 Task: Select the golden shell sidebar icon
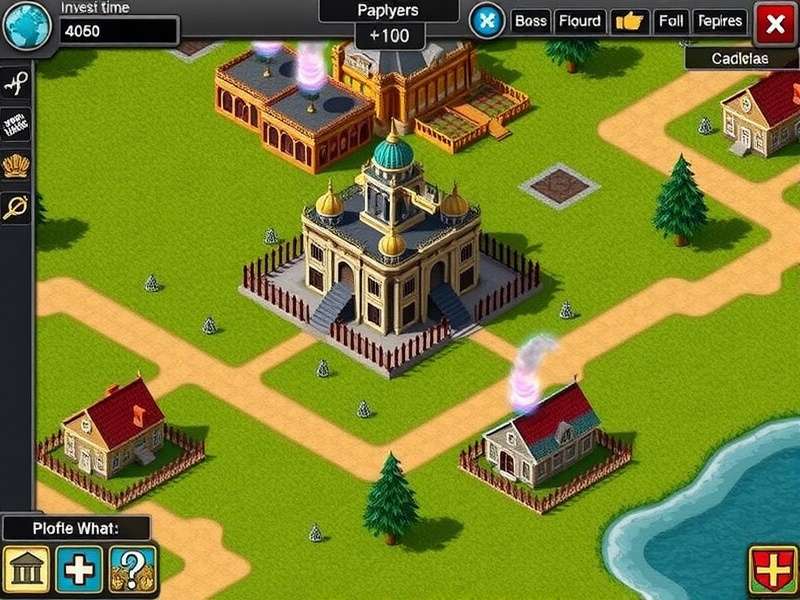15,166
